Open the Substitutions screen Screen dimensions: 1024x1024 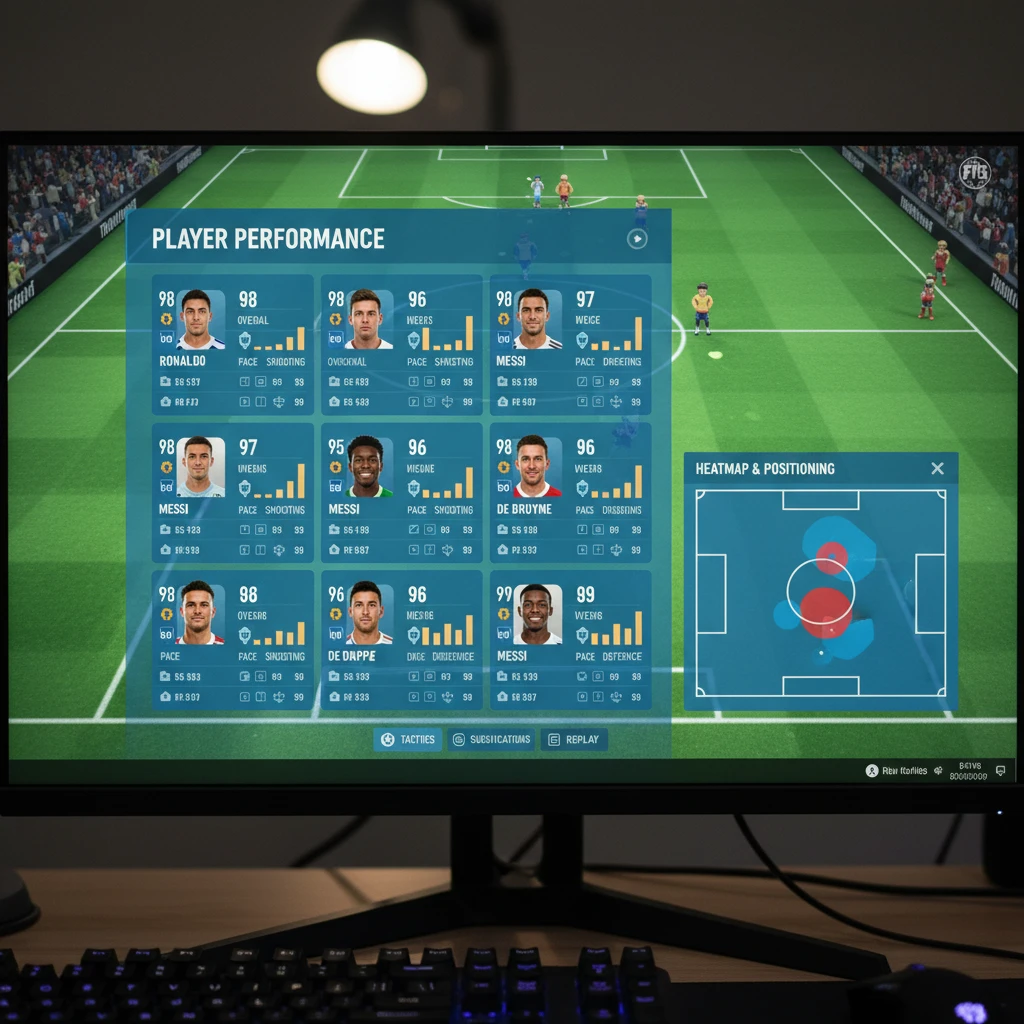tap(491, 740)
